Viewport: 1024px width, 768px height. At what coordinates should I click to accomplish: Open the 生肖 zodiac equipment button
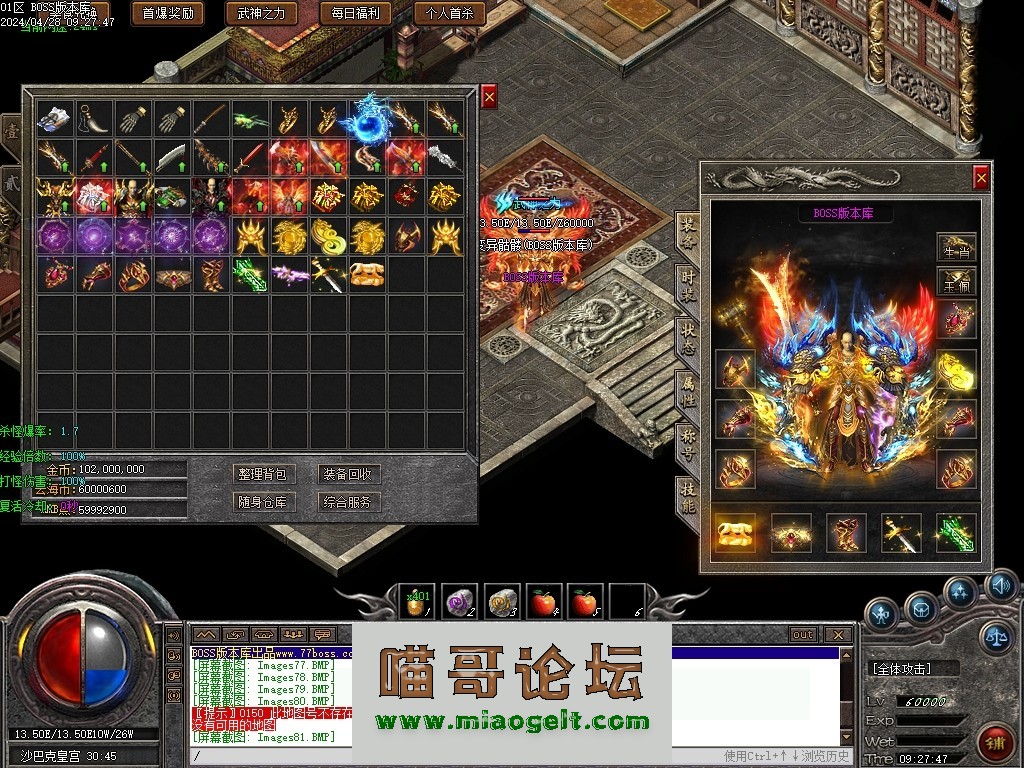(x=956, y=246)
